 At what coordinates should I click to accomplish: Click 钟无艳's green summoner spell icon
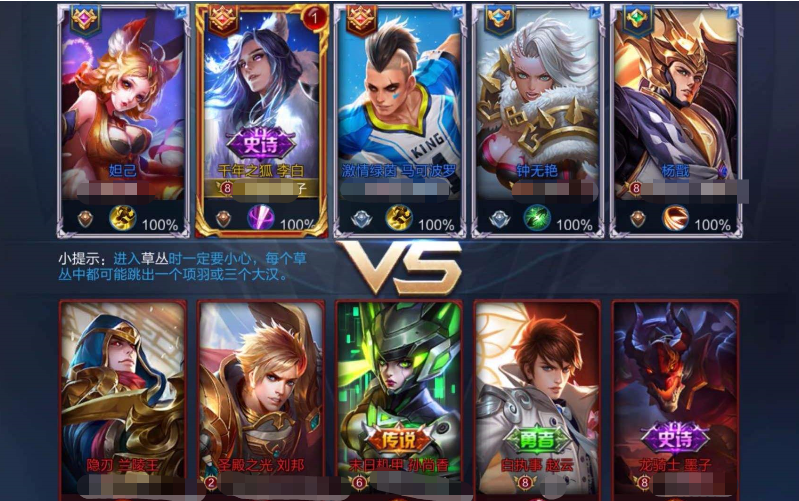538,218
